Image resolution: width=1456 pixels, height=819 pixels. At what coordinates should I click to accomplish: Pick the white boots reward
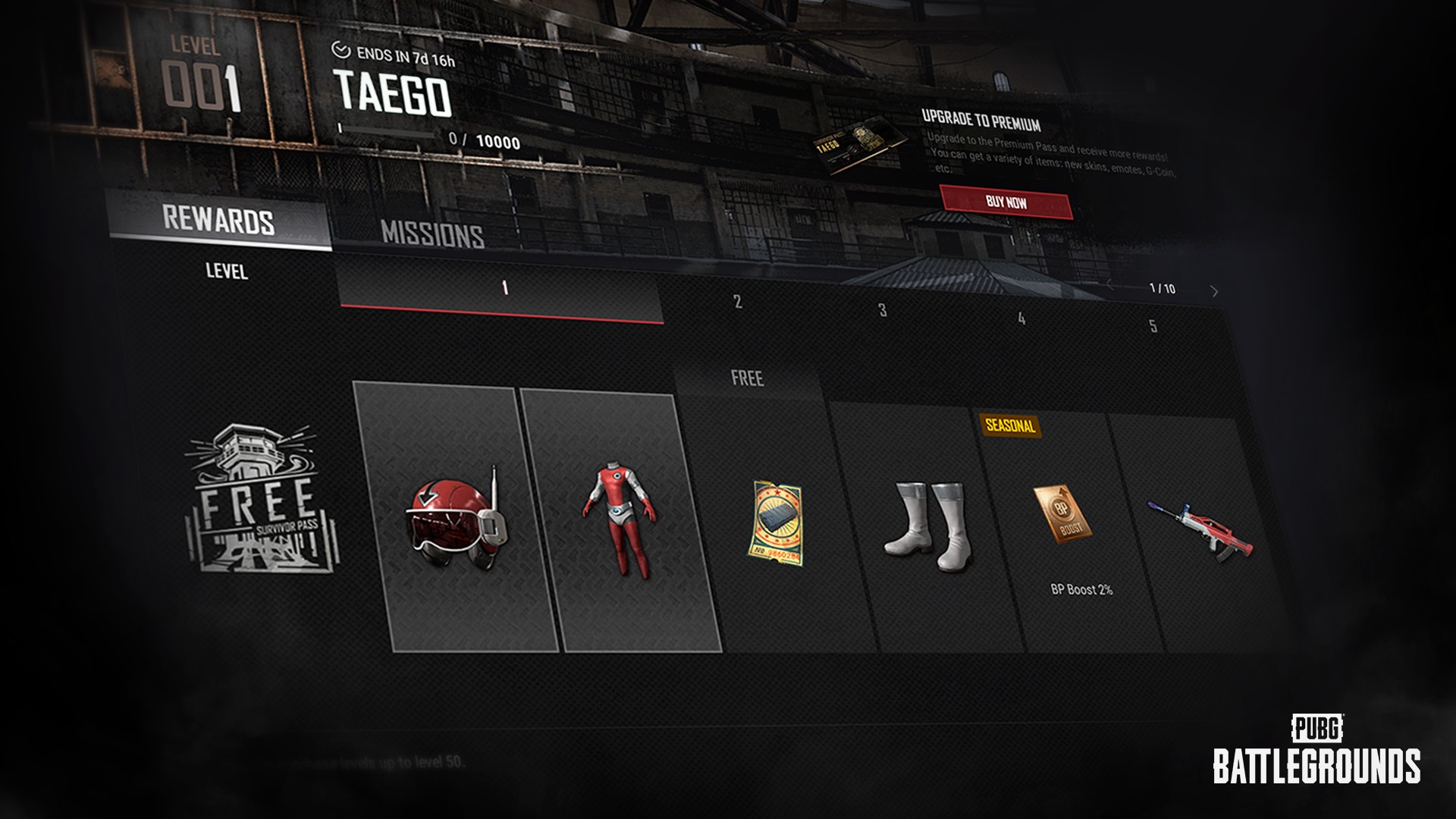coord(928,526)
